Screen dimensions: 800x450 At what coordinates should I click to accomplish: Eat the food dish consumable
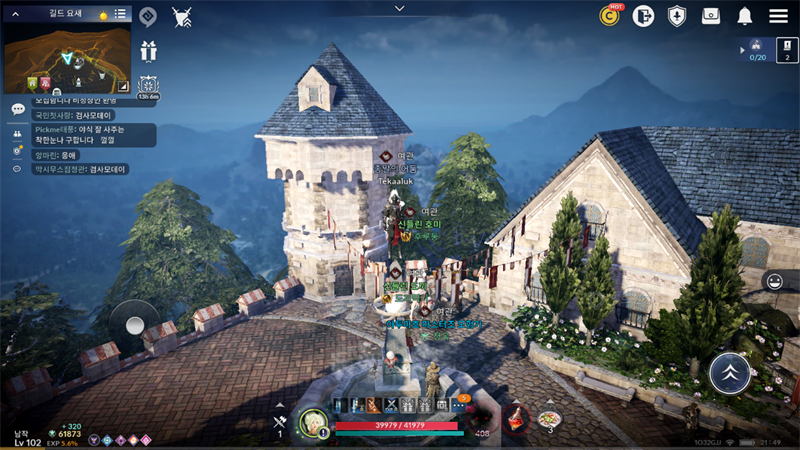pos(549,419)
